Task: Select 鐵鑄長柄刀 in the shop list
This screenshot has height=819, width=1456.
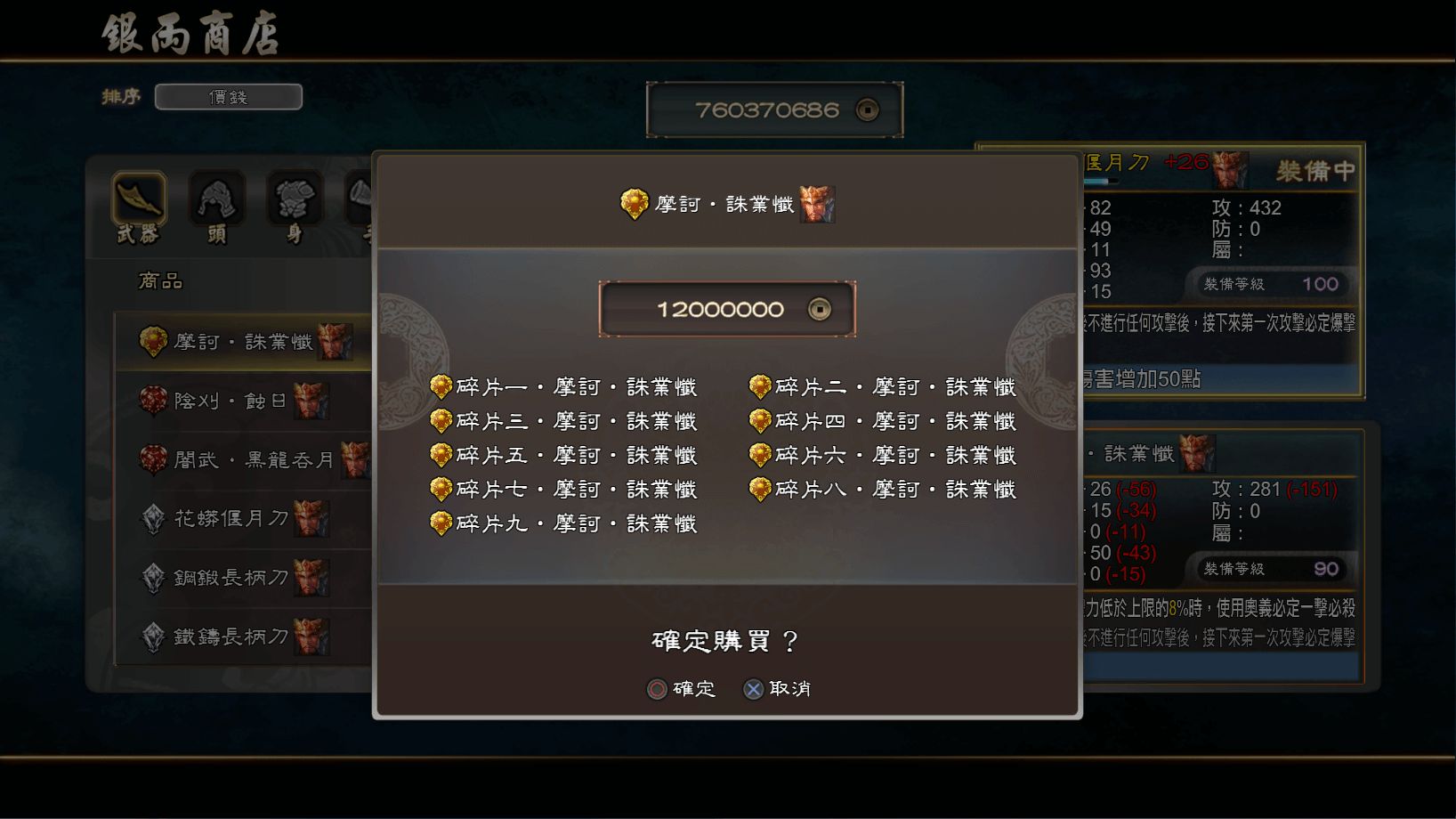Action: coord(233,637)
